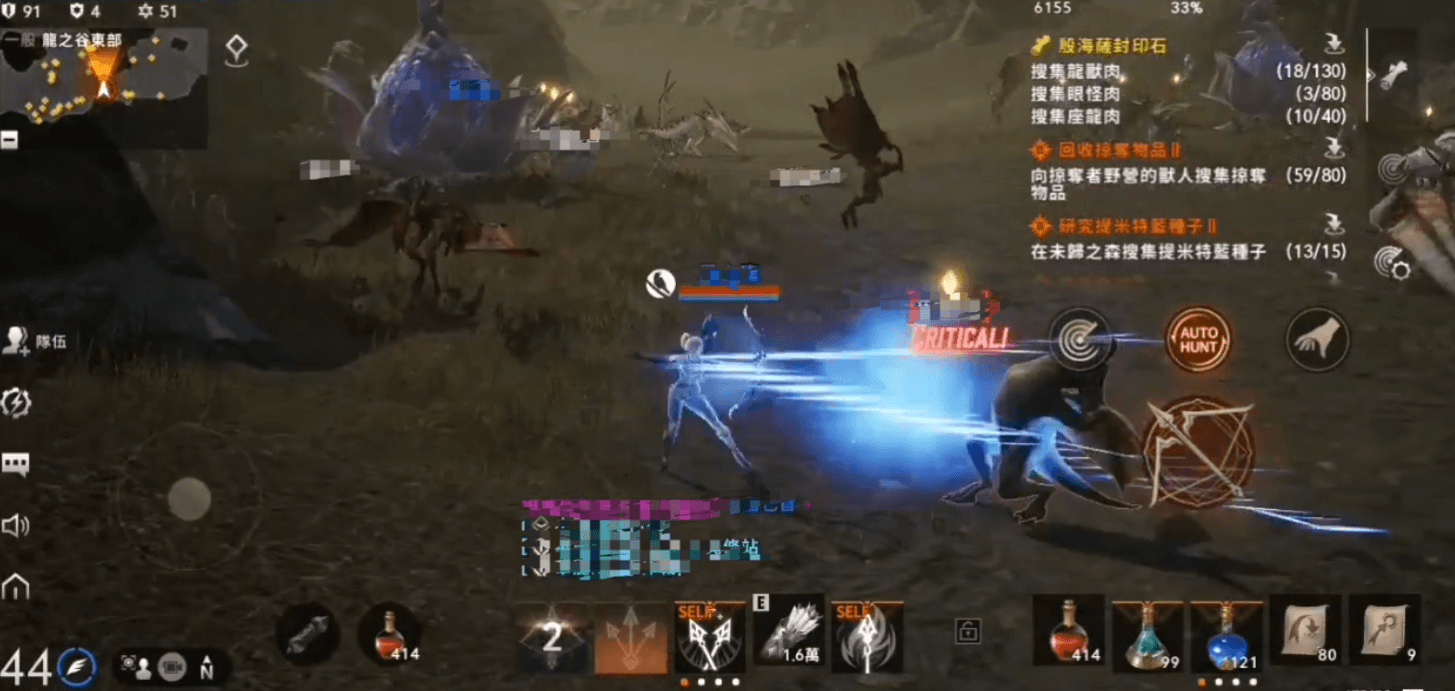Activate the orange triple-arrow skill
Viewport: 1455px width, 691px height.
click(x=630, y=637)
